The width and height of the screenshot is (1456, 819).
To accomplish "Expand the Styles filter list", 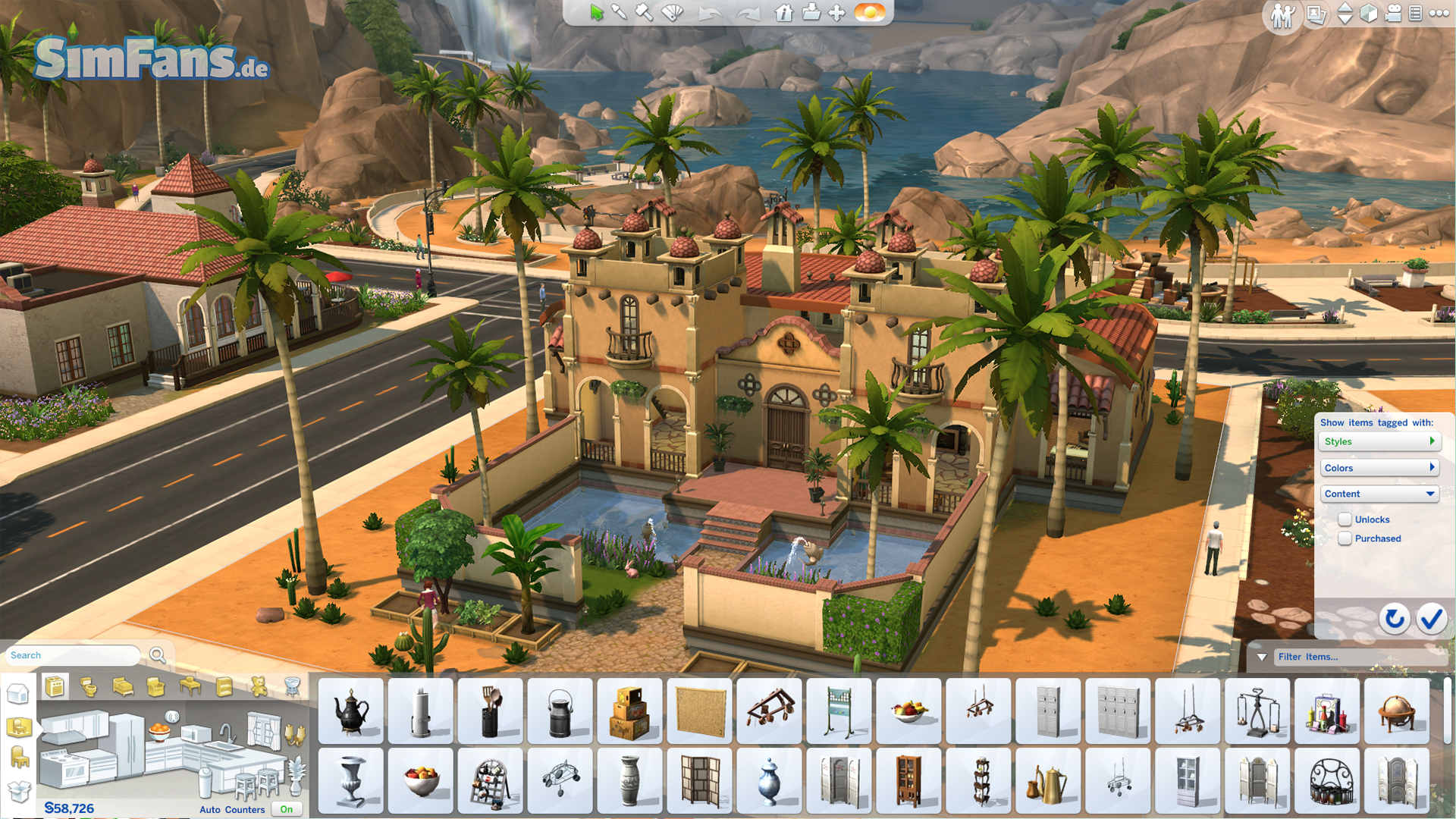I will pyautogui.click(x=1379, y=441).
